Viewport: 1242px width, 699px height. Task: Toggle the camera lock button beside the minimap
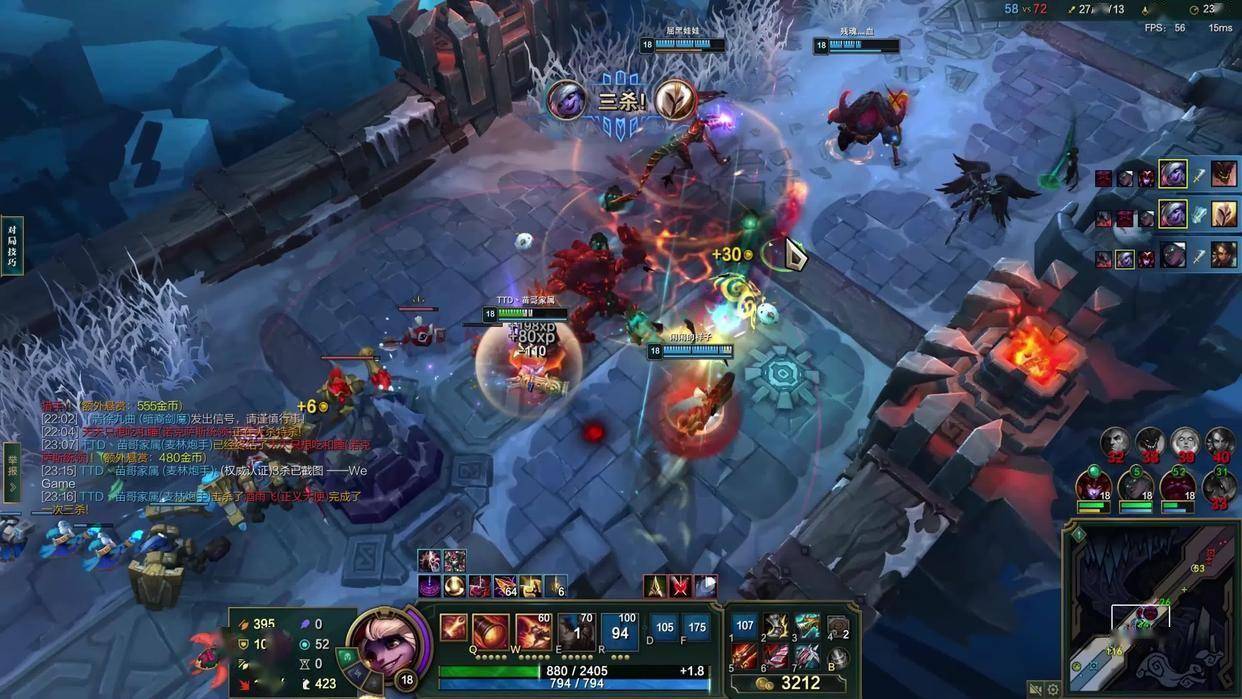click(1035, 689)
